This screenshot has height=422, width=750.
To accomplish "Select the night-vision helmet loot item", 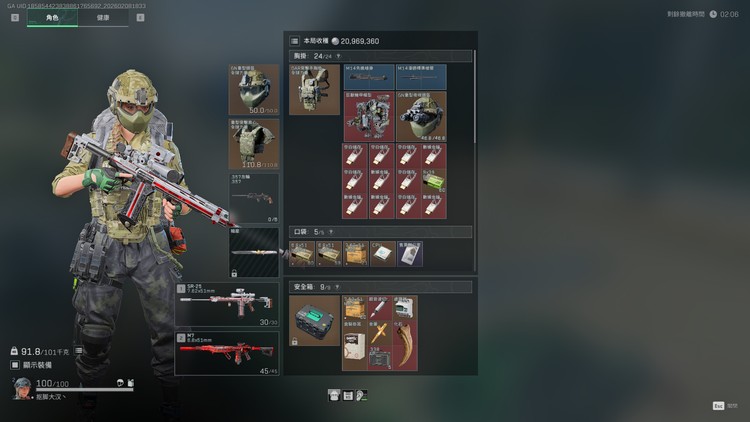I will tap(421, 116).
